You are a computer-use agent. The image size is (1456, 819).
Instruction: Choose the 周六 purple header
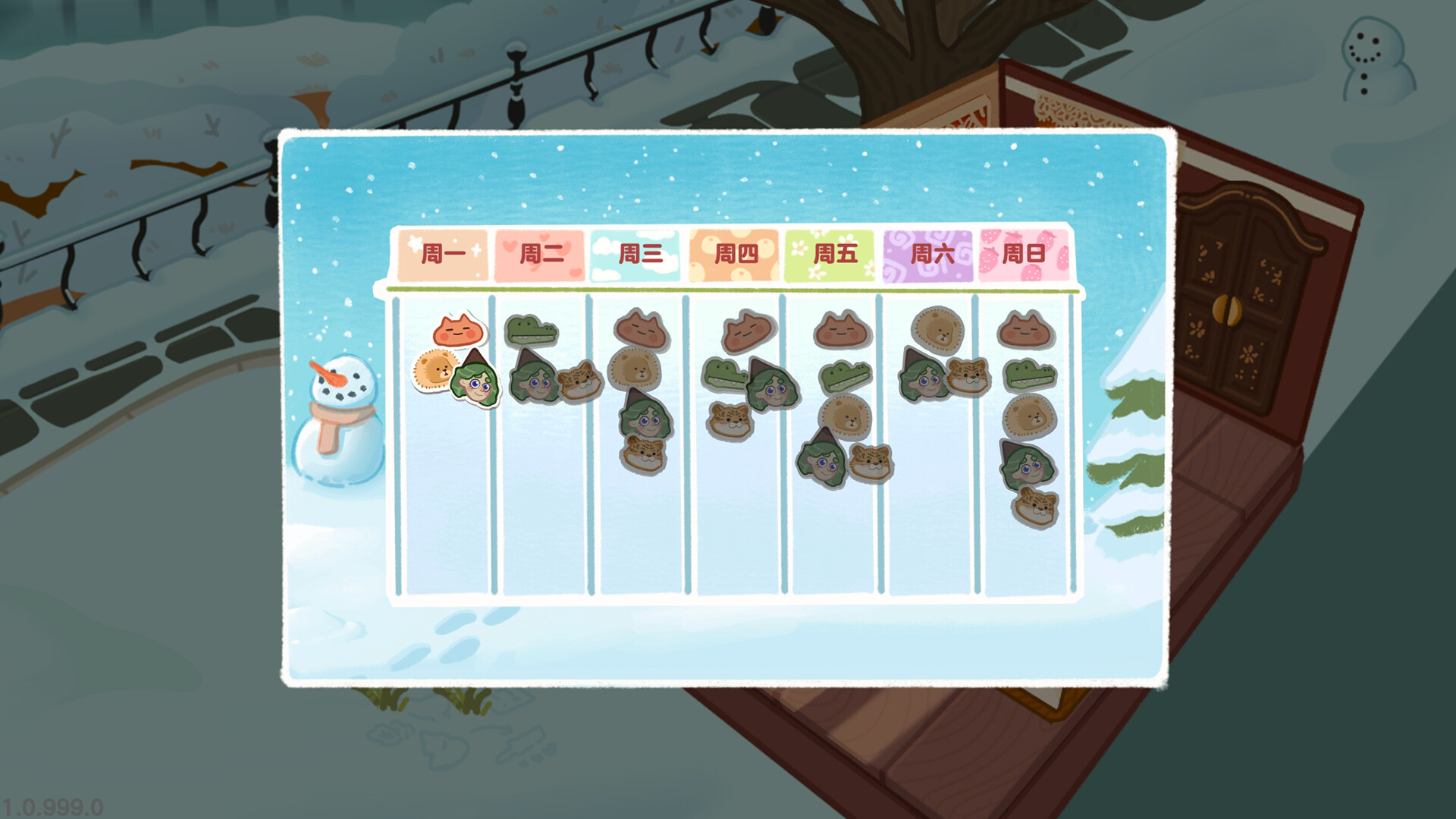click(x=928, y=254)
